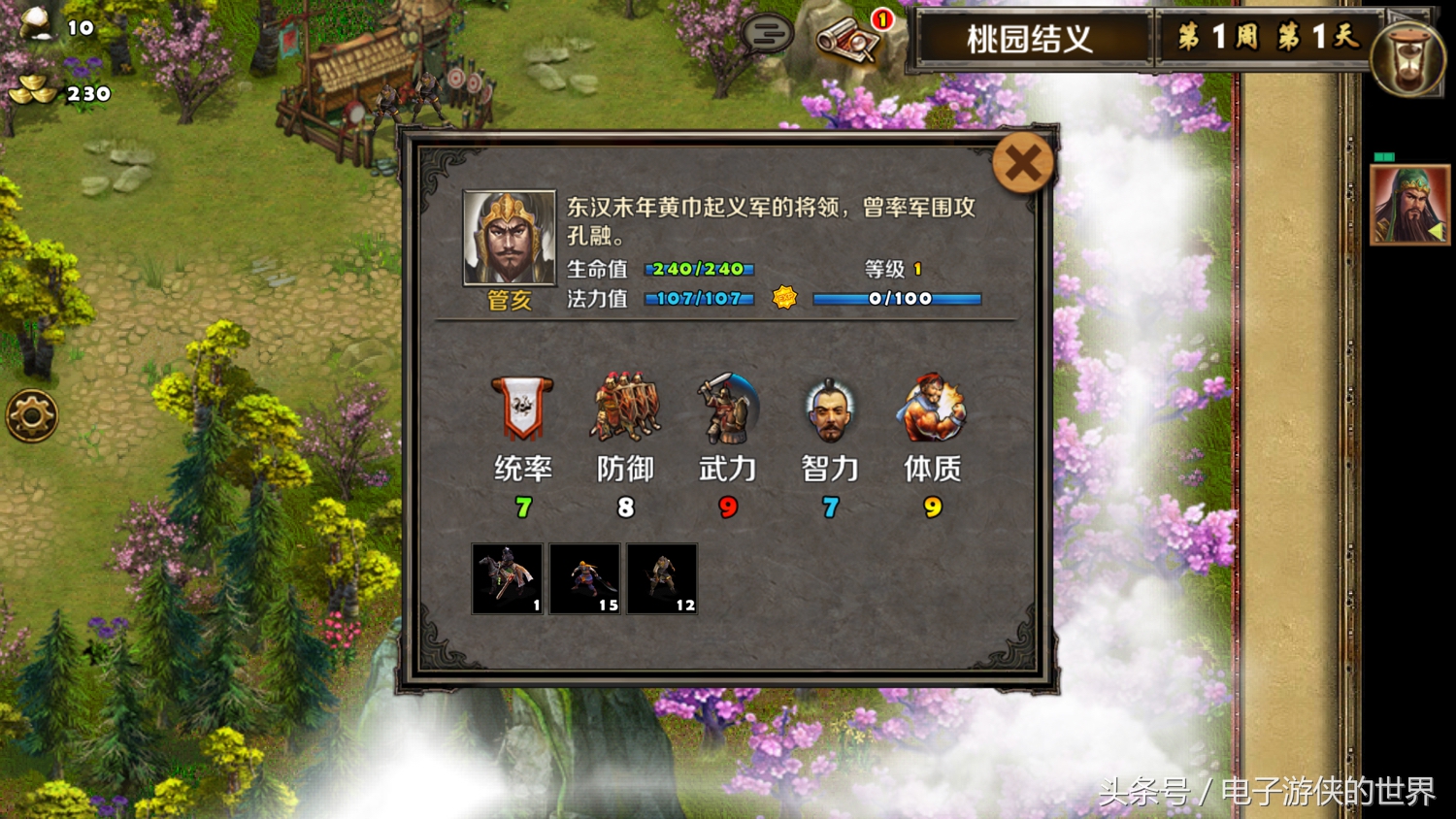Image resolution: width=1456 pixels, height=819 pixels.
Task: Click the 体质 (constitution) strongman icon
Action: click(x=932, y=408)
